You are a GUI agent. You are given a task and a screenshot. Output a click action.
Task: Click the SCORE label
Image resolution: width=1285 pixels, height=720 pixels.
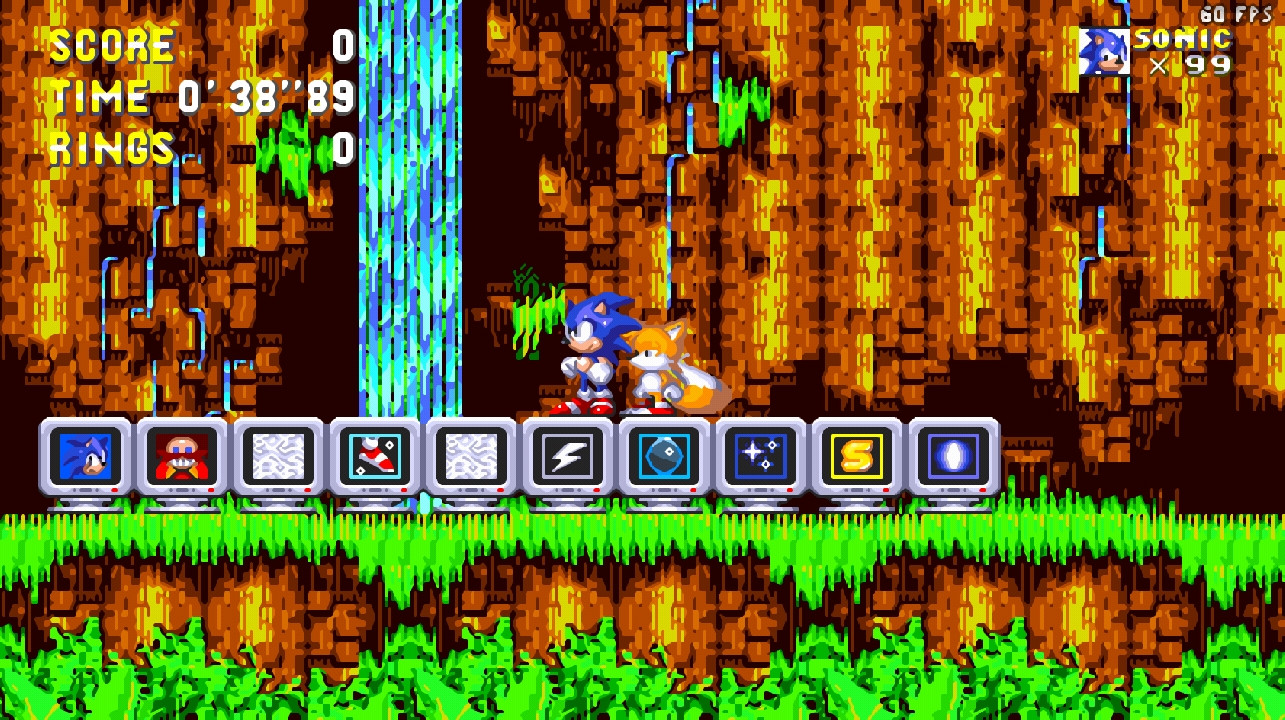110,43
